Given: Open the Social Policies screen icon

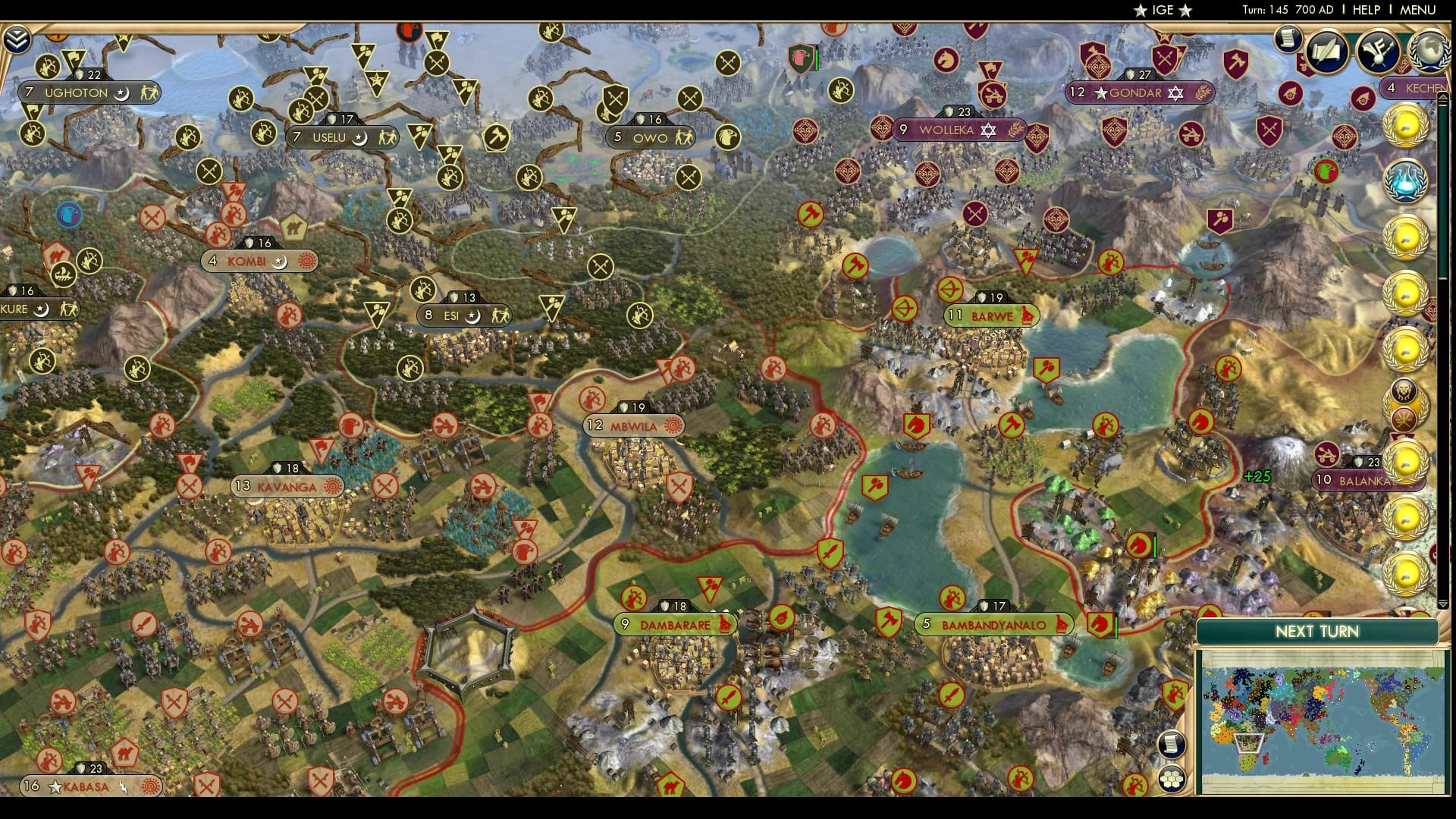Looking at the screenshot, I should coord(1378,50).
